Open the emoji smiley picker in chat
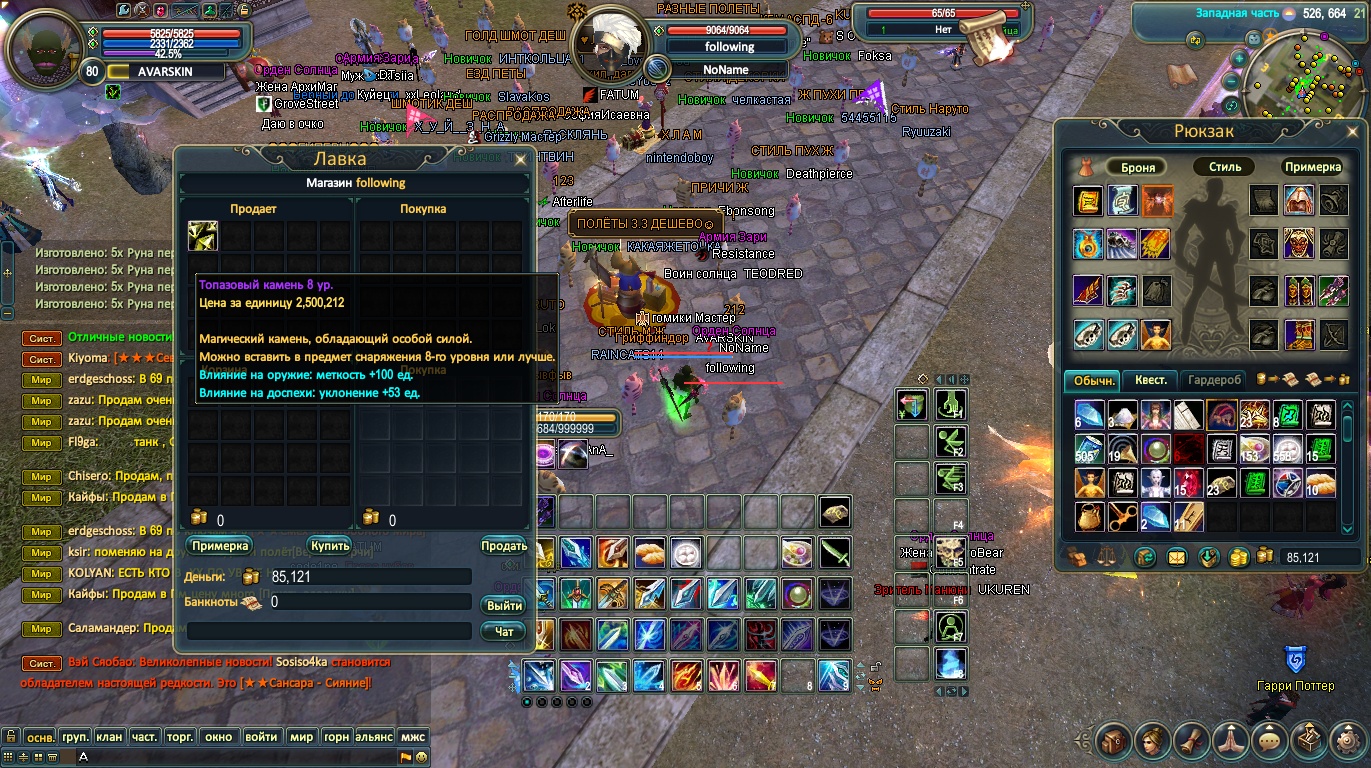 point(422,757)
